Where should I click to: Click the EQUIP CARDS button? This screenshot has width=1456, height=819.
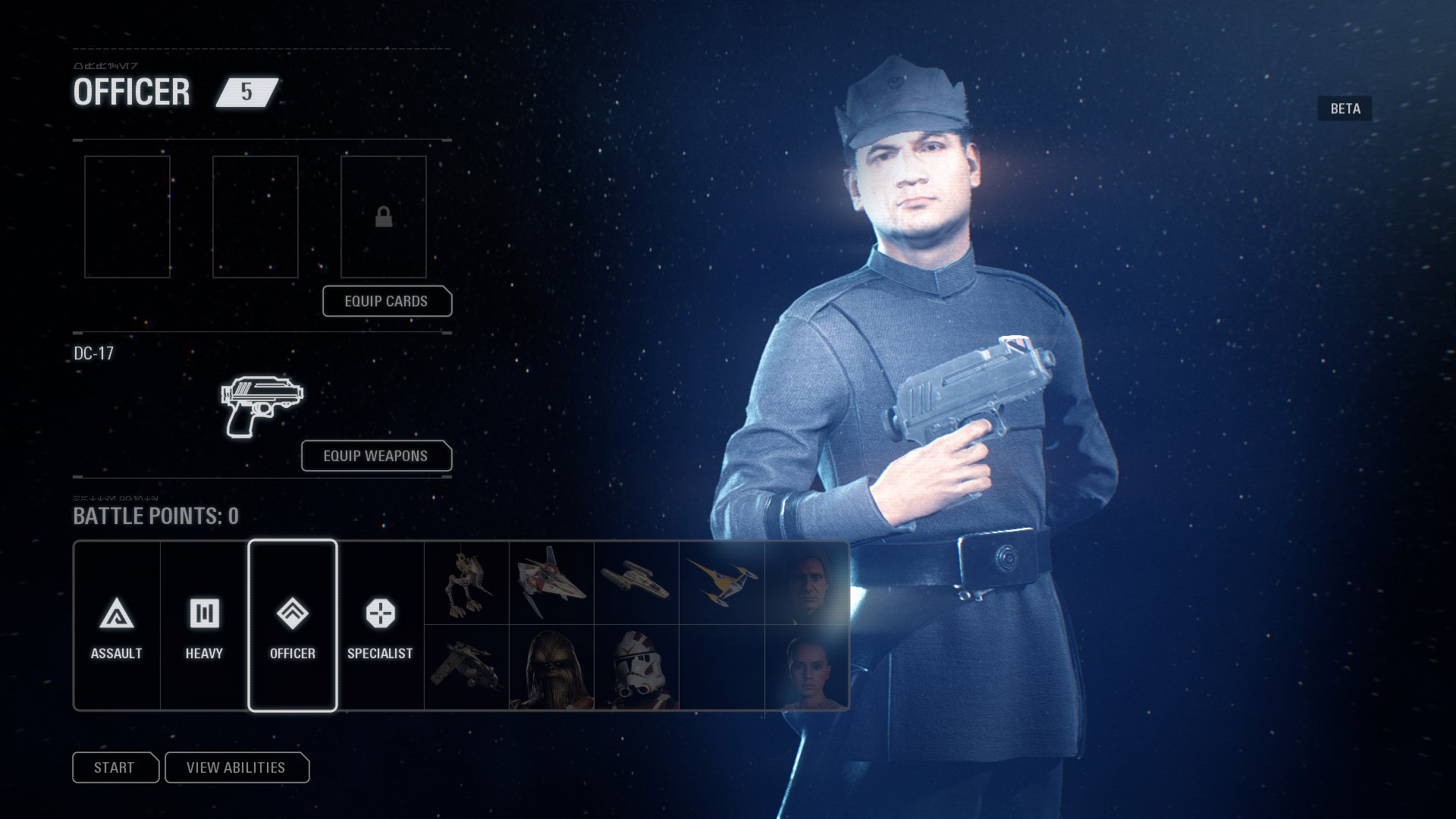(387, 301)
